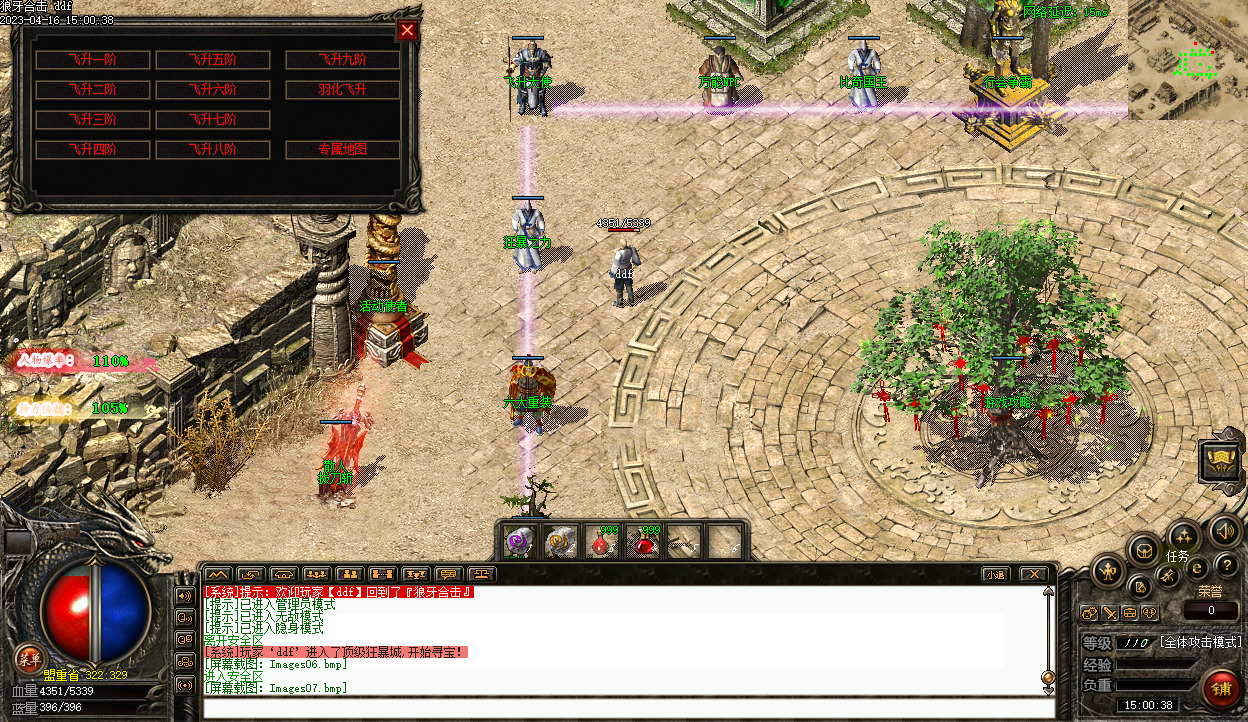This screenshot has height=722, width=1248.
Task: Open the round 菜单 menu button
Action: [28, 659]
